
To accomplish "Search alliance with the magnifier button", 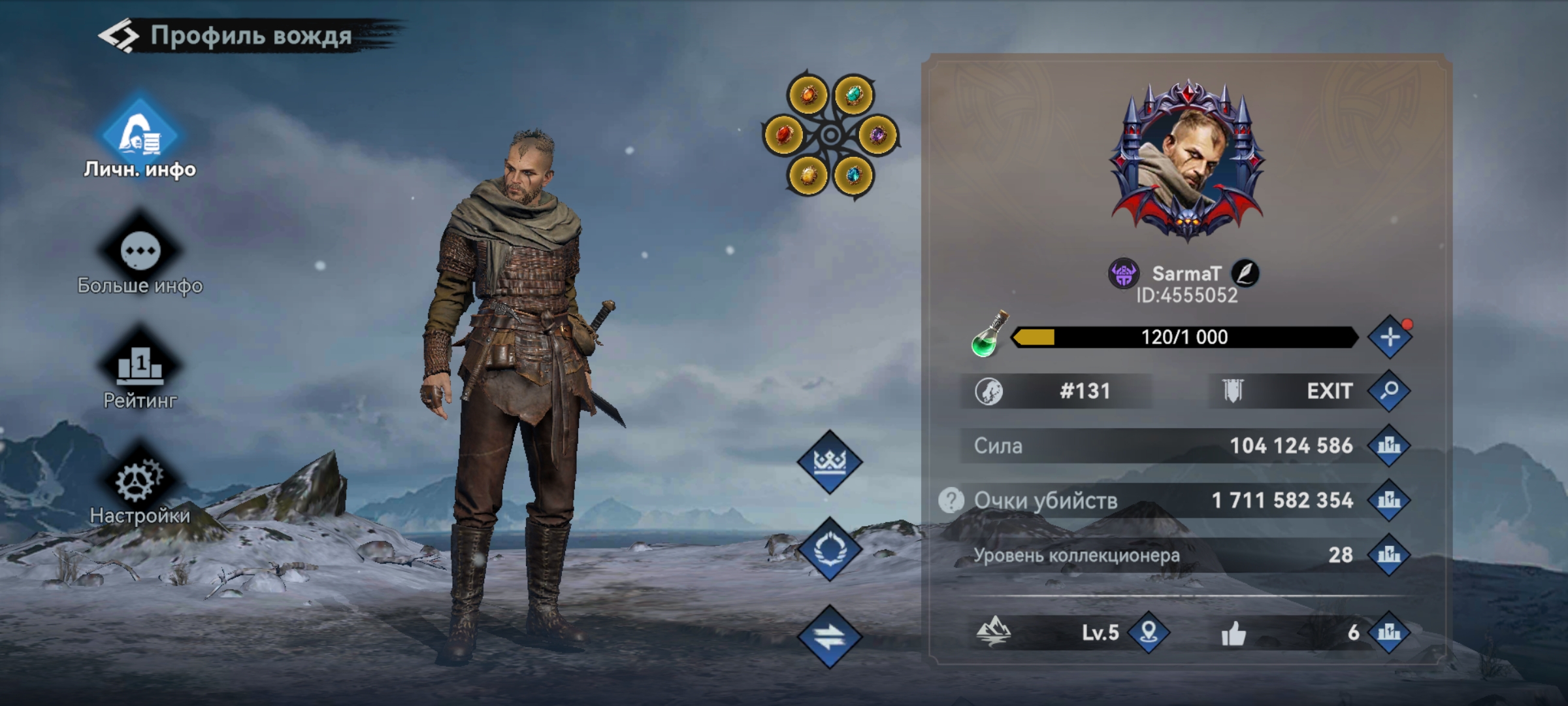I will (1389, 391).
